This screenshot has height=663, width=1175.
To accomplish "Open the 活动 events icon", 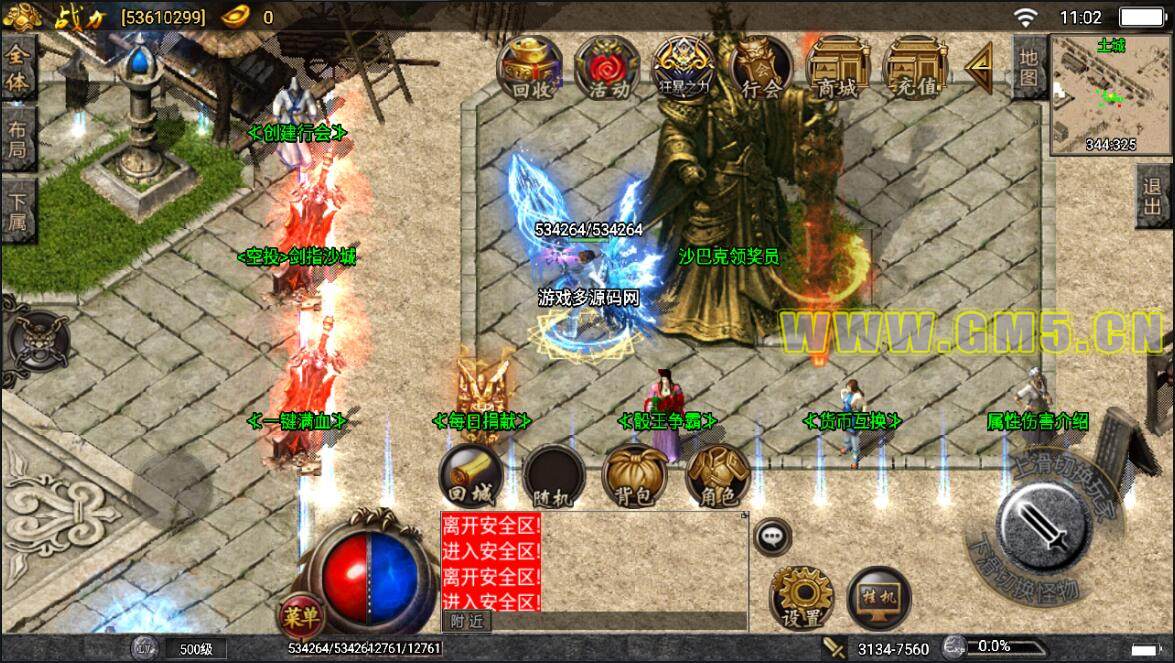I will pos(607,68).
